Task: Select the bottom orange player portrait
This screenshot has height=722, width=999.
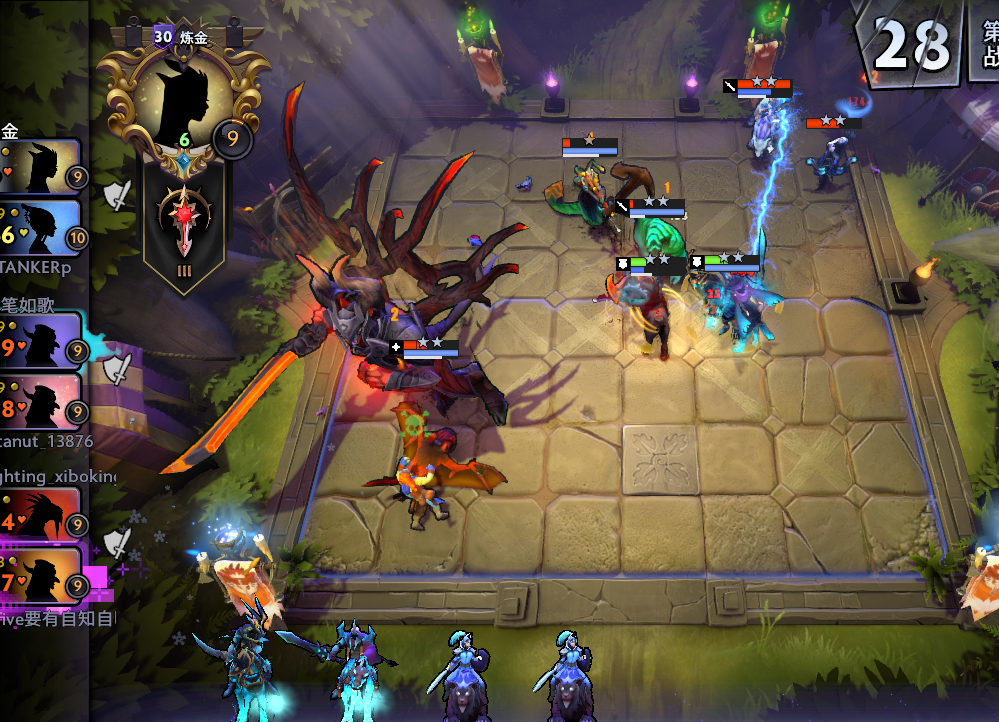Action: point(40,576)
